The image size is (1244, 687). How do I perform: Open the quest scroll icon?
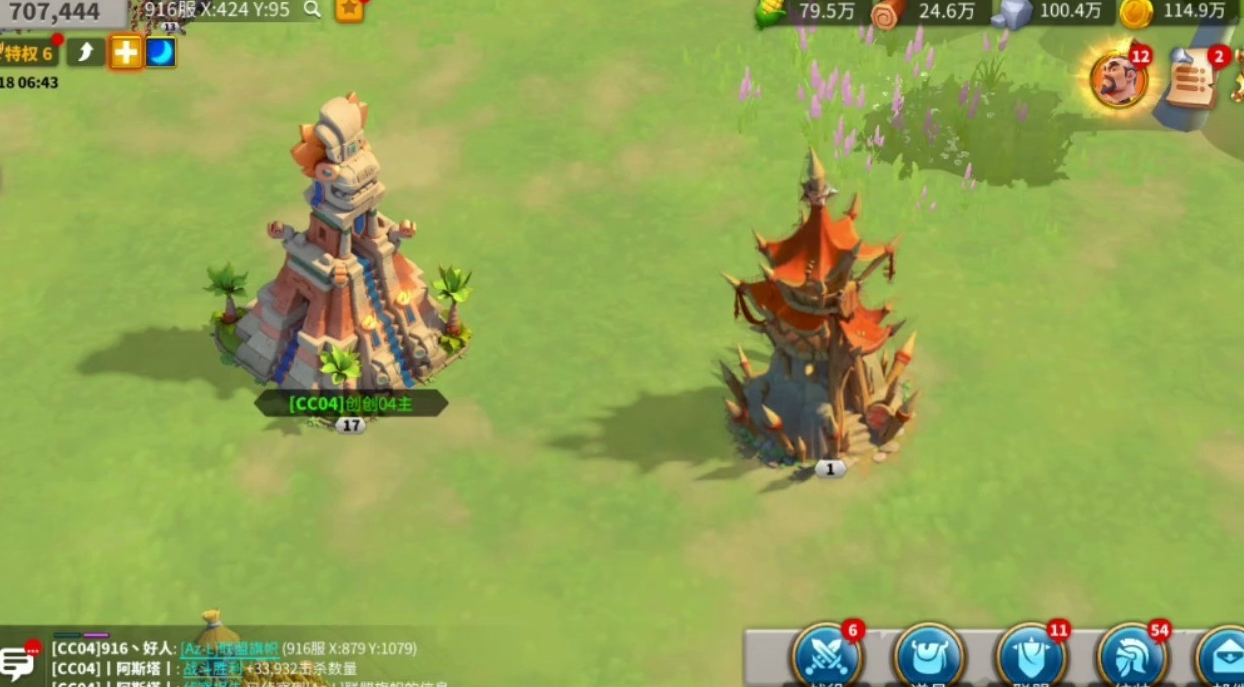[x=1194, y=78]
